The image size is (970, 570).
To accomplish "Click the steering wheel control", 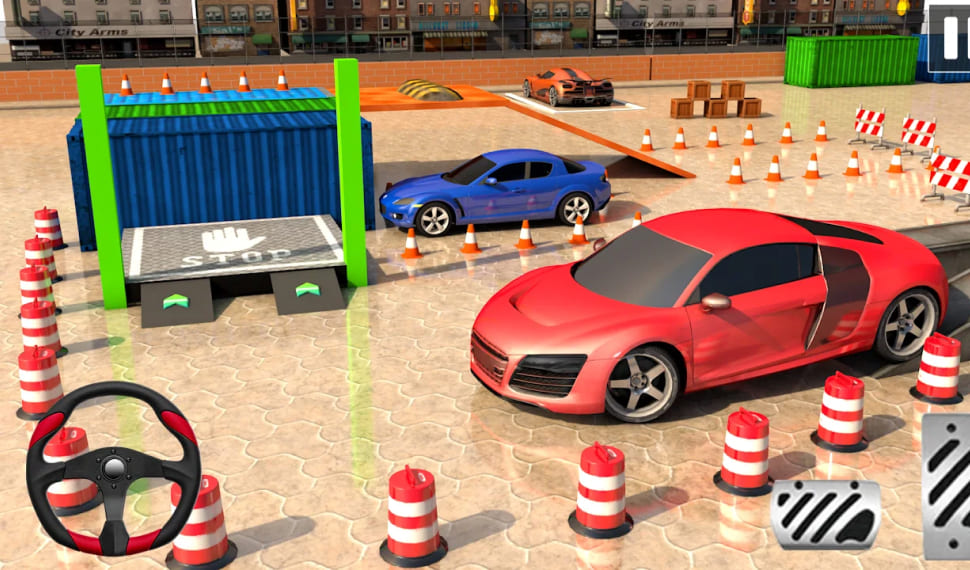I will pos(113,468).
